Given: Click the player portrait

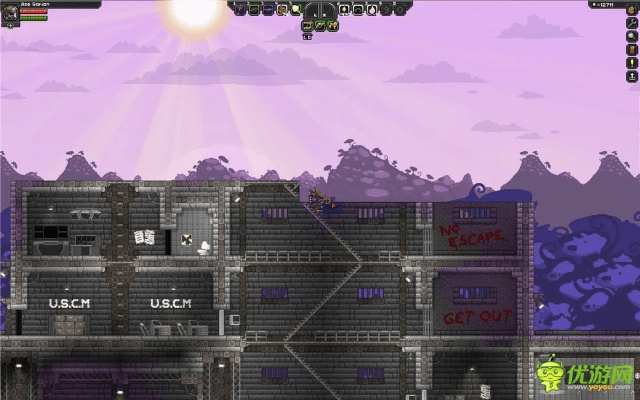Looking at the screenshot, I should point(10,14).
